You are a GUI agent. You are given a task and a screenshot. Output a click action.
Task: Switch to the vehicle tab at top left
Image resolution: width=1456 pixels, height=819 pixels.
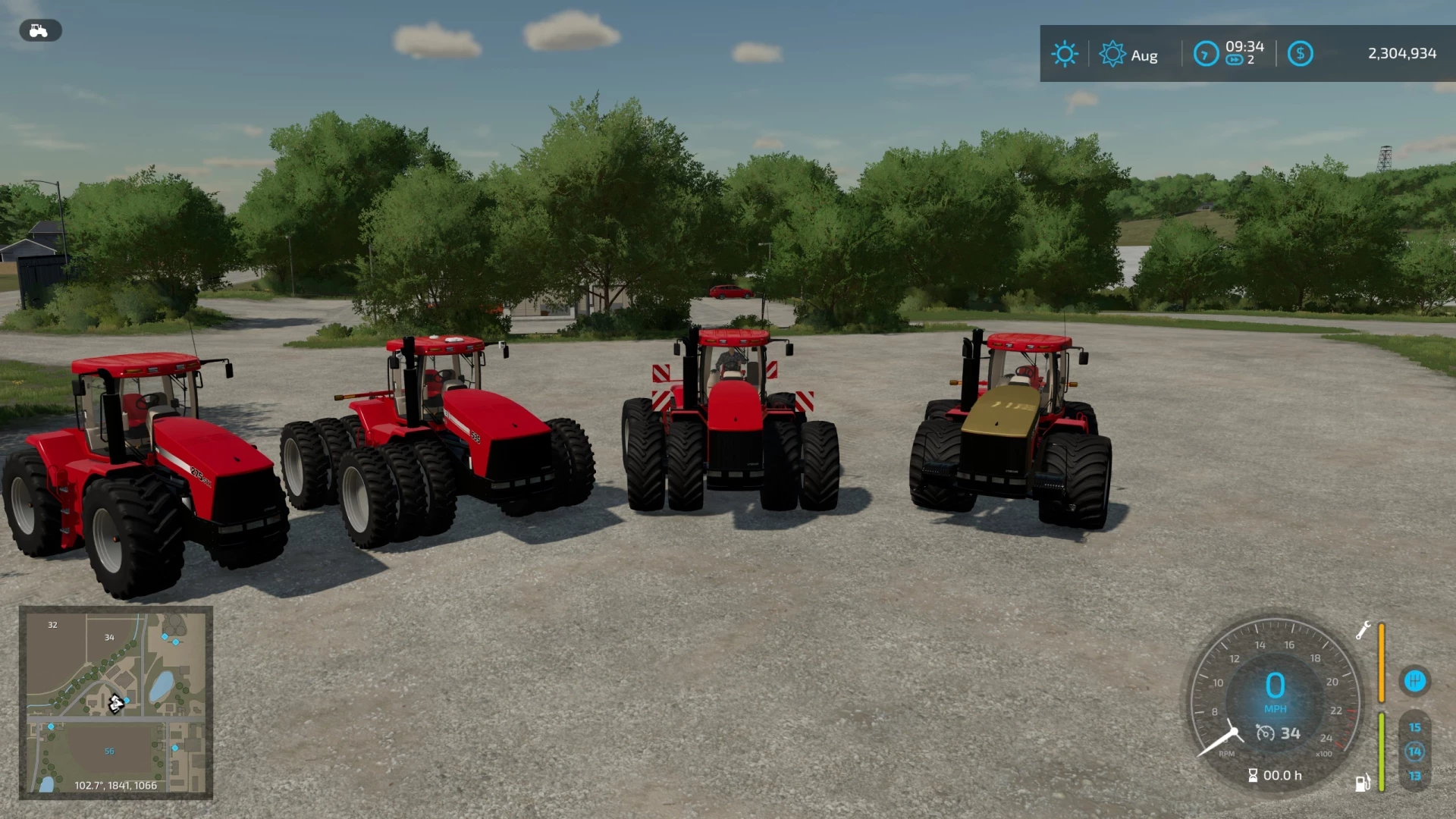point(39,30)
